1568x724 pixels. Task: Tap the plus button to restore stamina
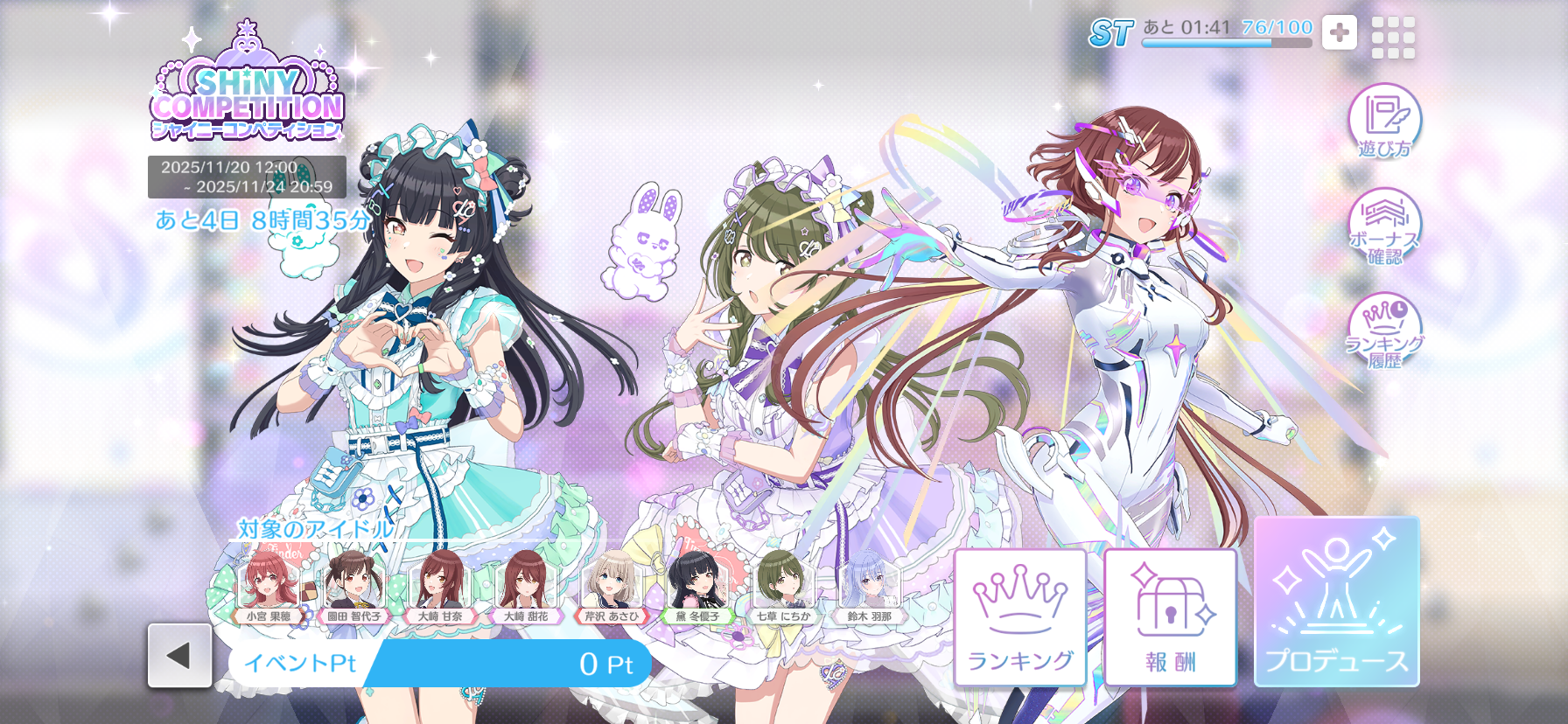[x=1339, y=33]
